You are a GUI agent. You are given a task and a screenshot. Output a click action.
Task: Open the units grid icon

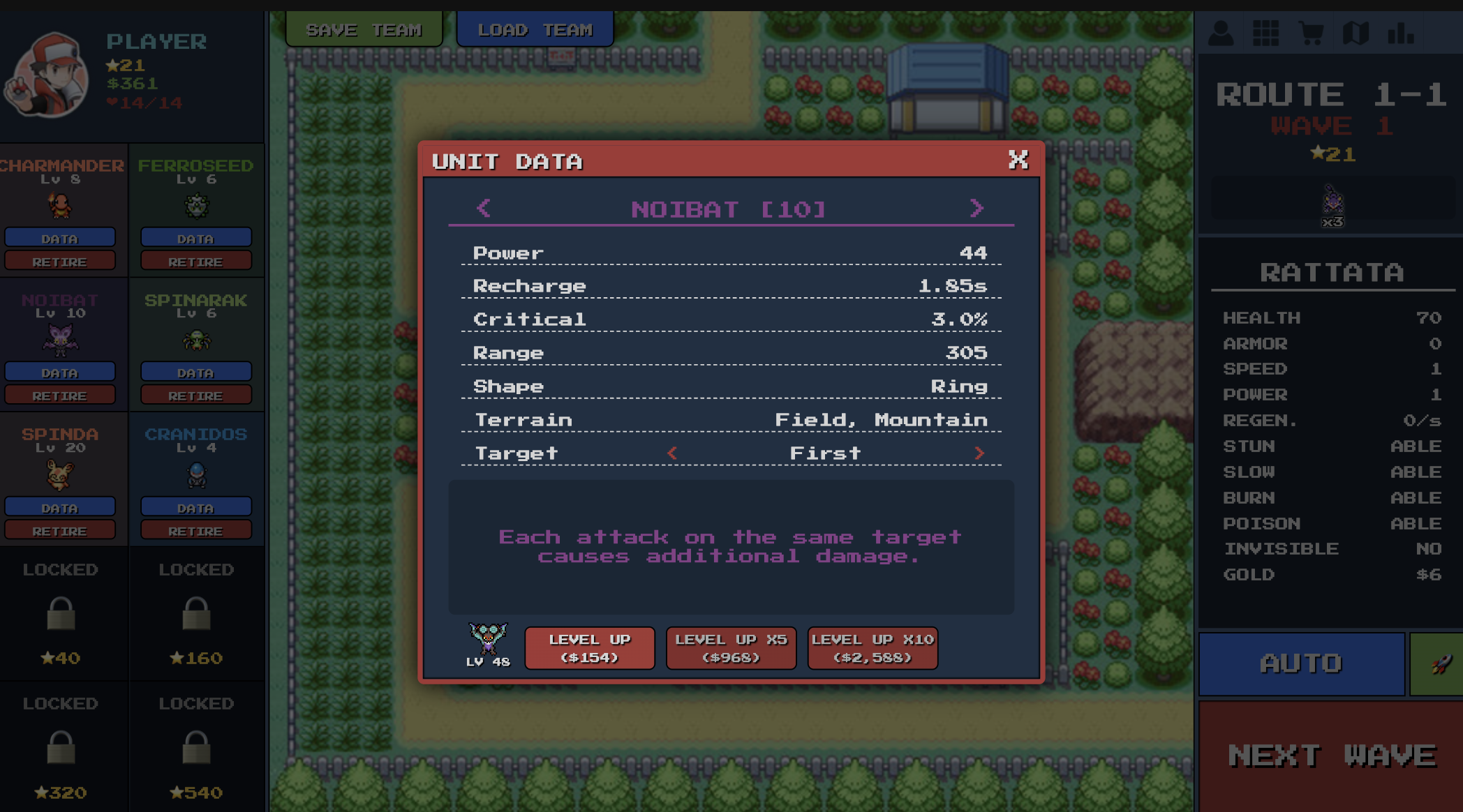[1265, 31]
